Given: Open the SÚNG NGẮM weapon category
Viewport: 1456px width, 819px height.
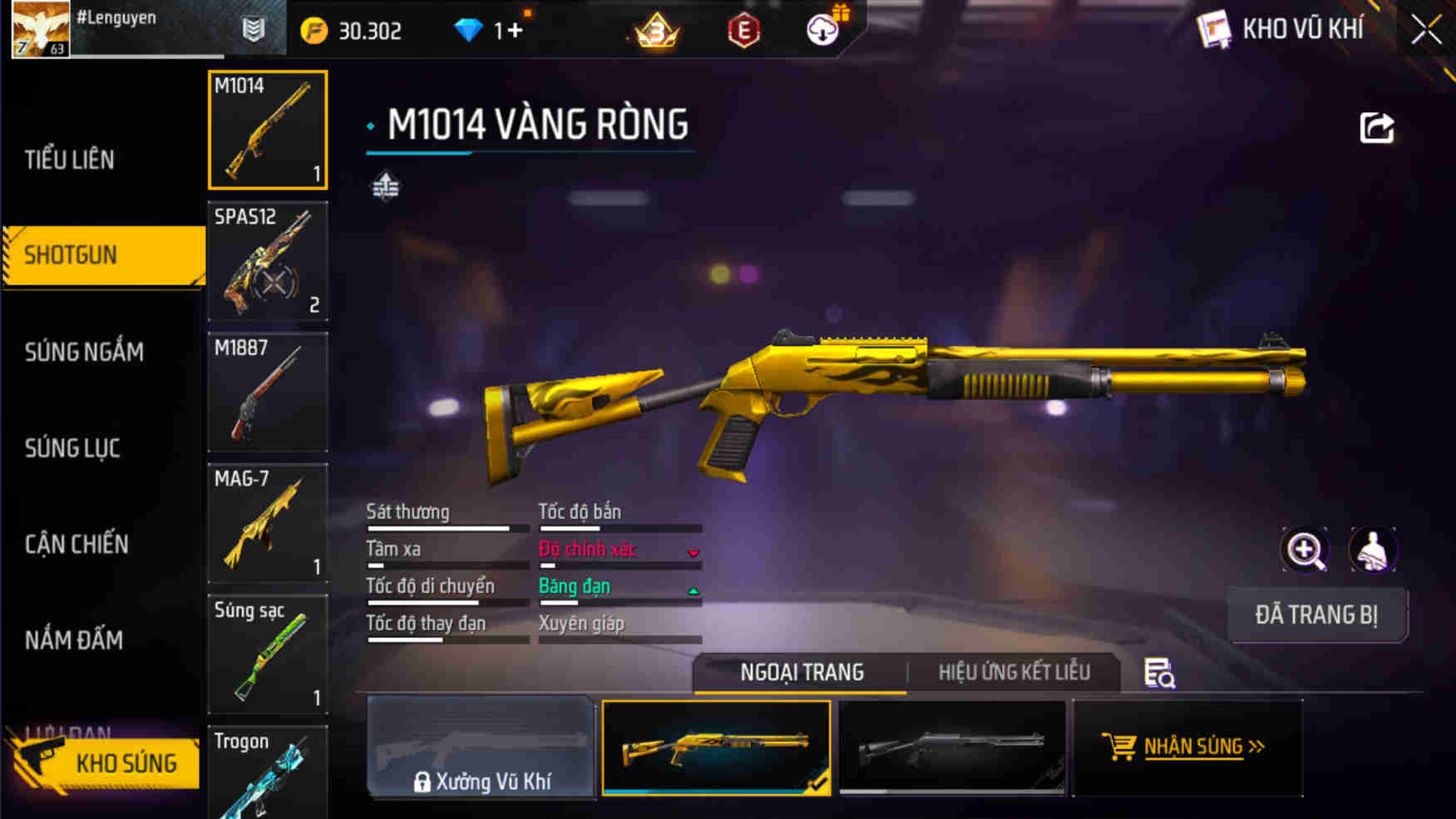Looking at the screenshot, I should tap(83, 352).
